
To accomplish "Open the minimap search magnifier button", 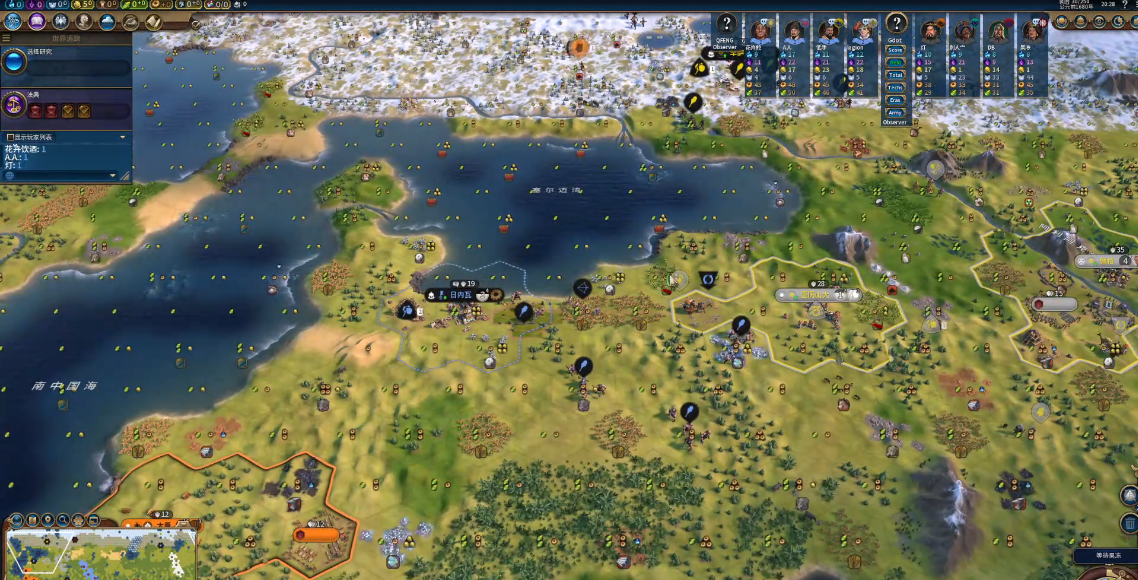I will [63, 520].
